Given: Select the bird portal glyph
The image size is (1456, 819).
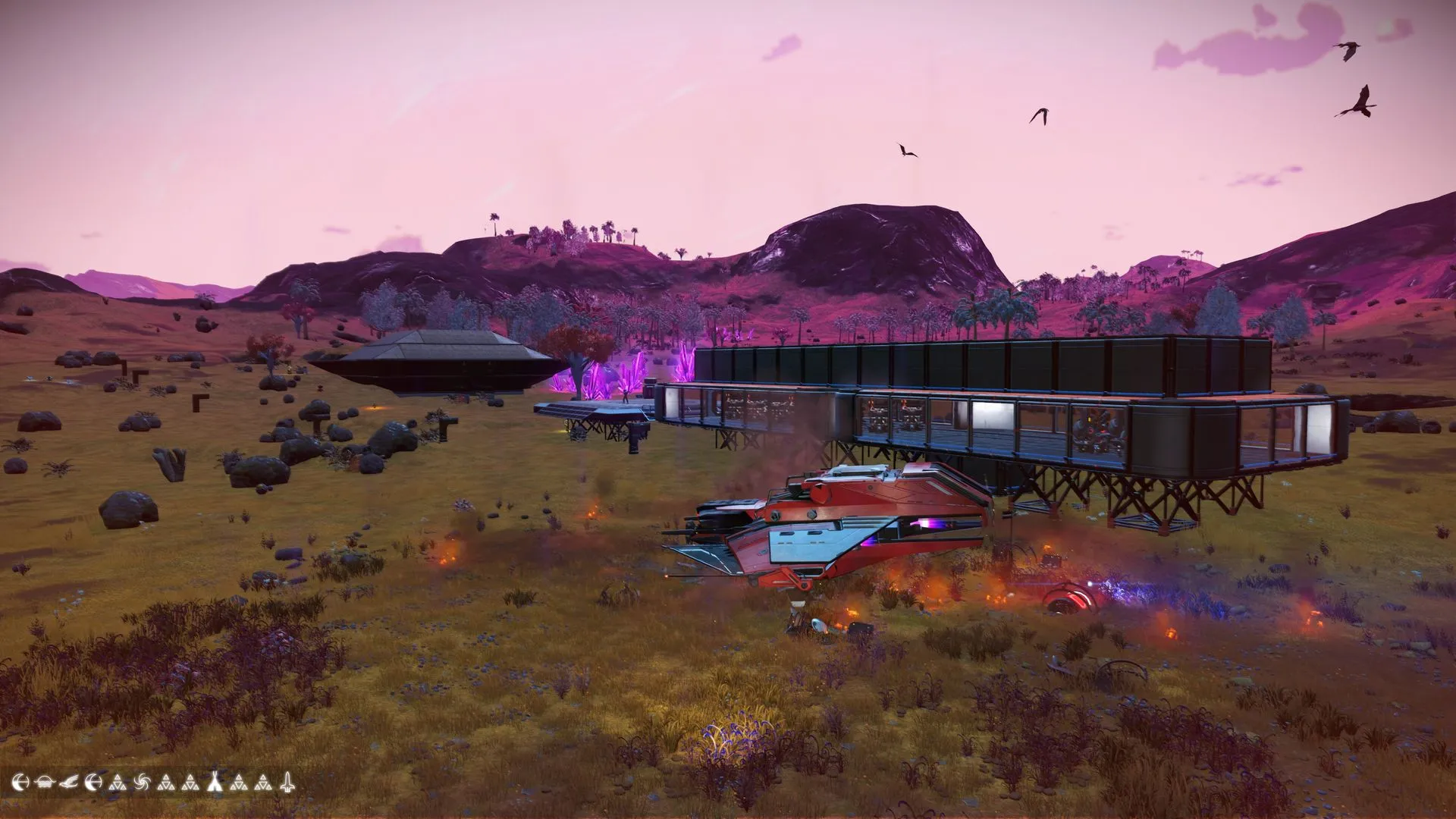Looking at the screenshot, I should [69, 782].
